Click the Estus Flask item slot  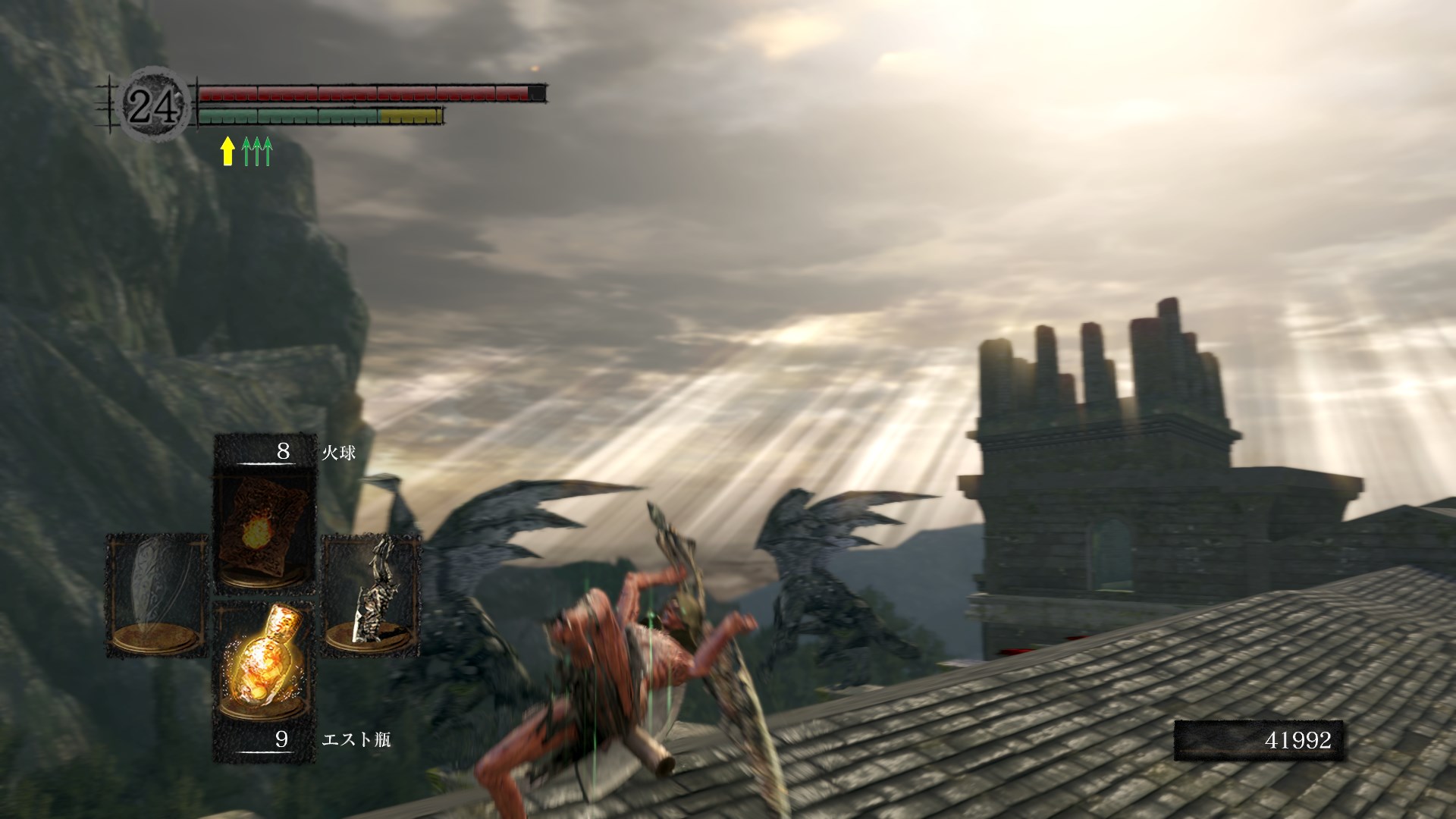coord(265,661)
